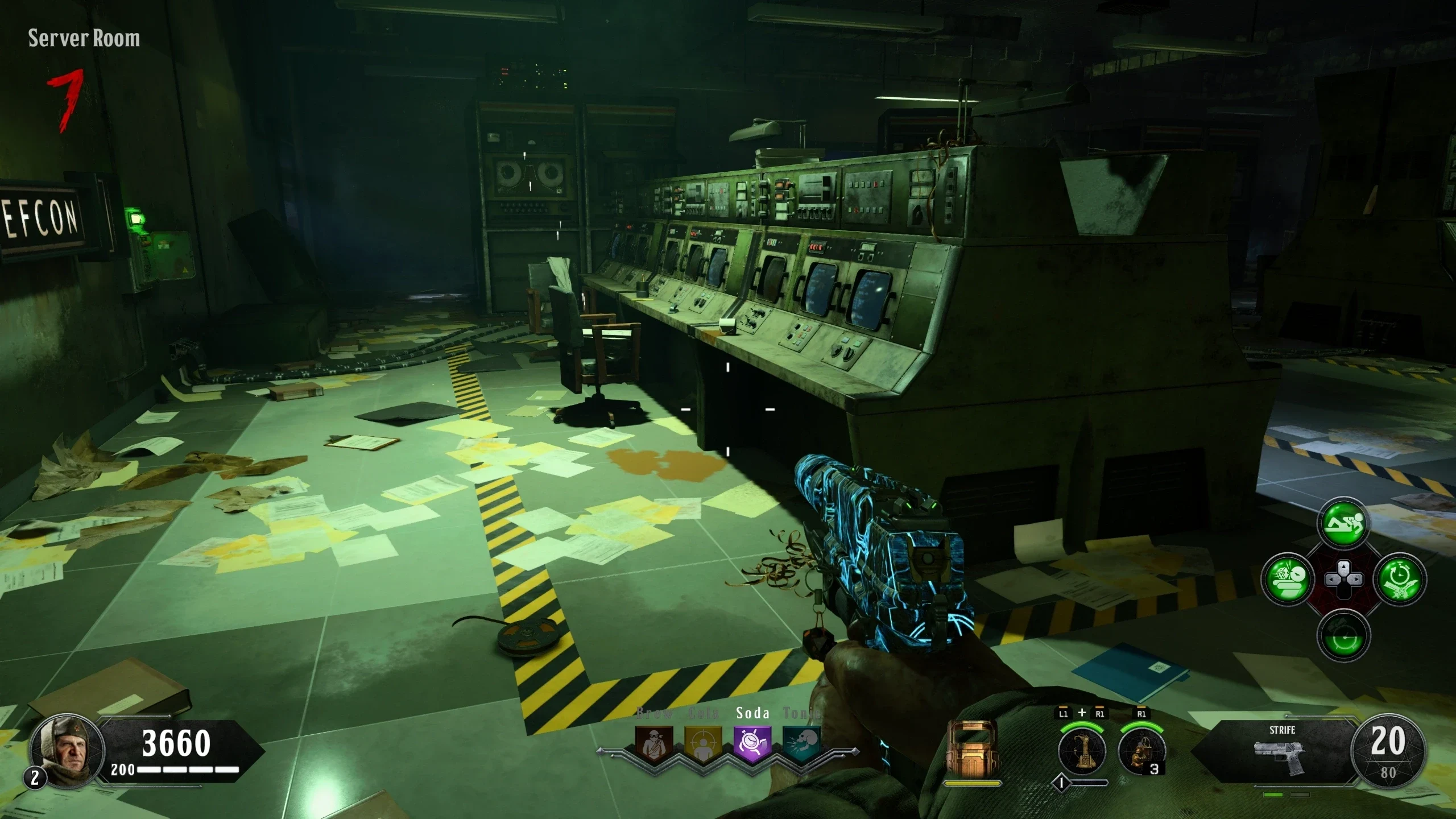Use the recharging alarm clock elixir
This screenshot has height=819, width=1456.
tap(1343, 636)
